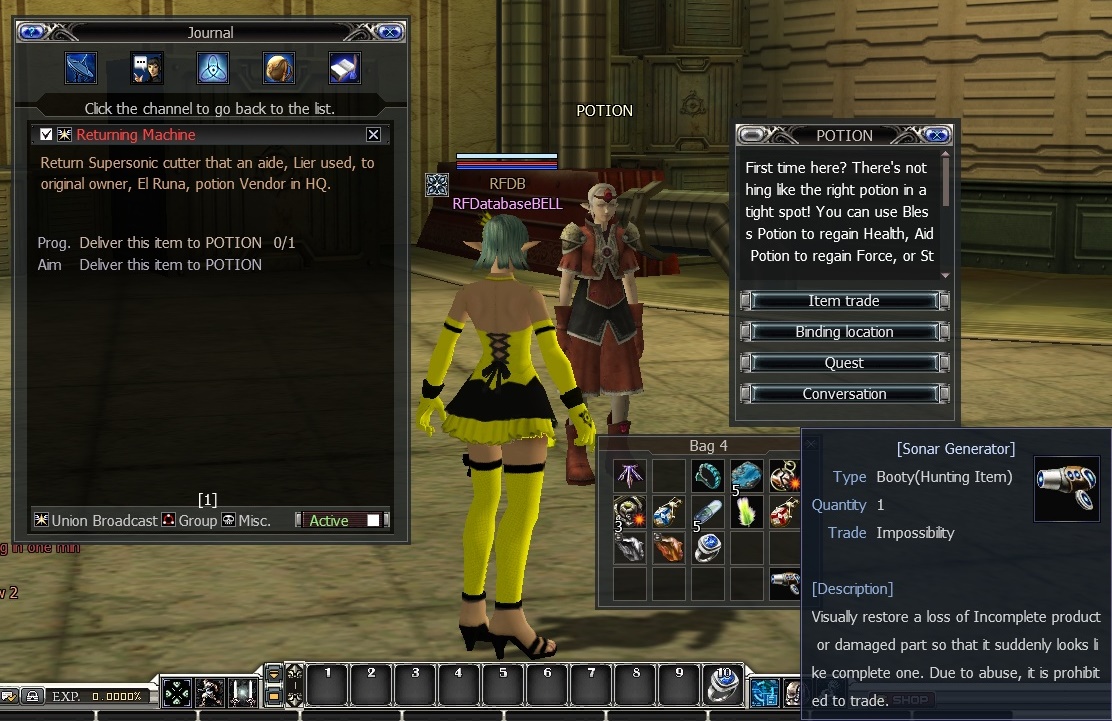Viewport: 1112px width, 721px height.
Task: Select the orange ore chunk in the bag
Action: (x=669, y=548)
